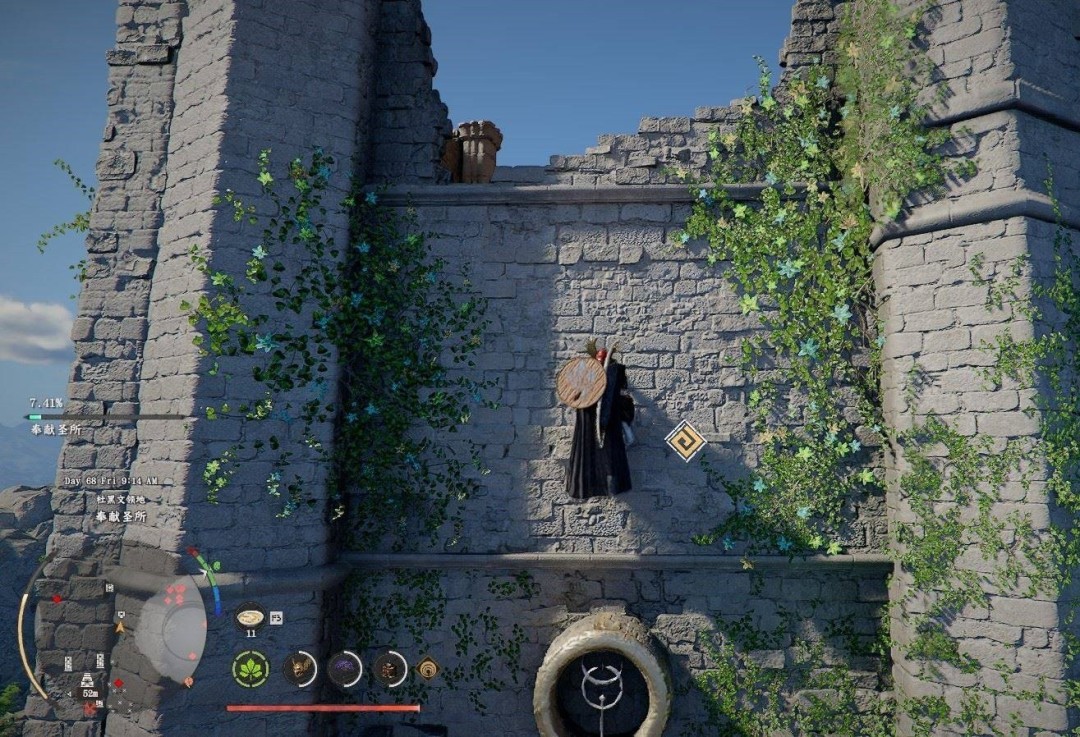1080x737 pixels.
Task: Click the golden diamond spiral ability icon
Action: [429, 668]
